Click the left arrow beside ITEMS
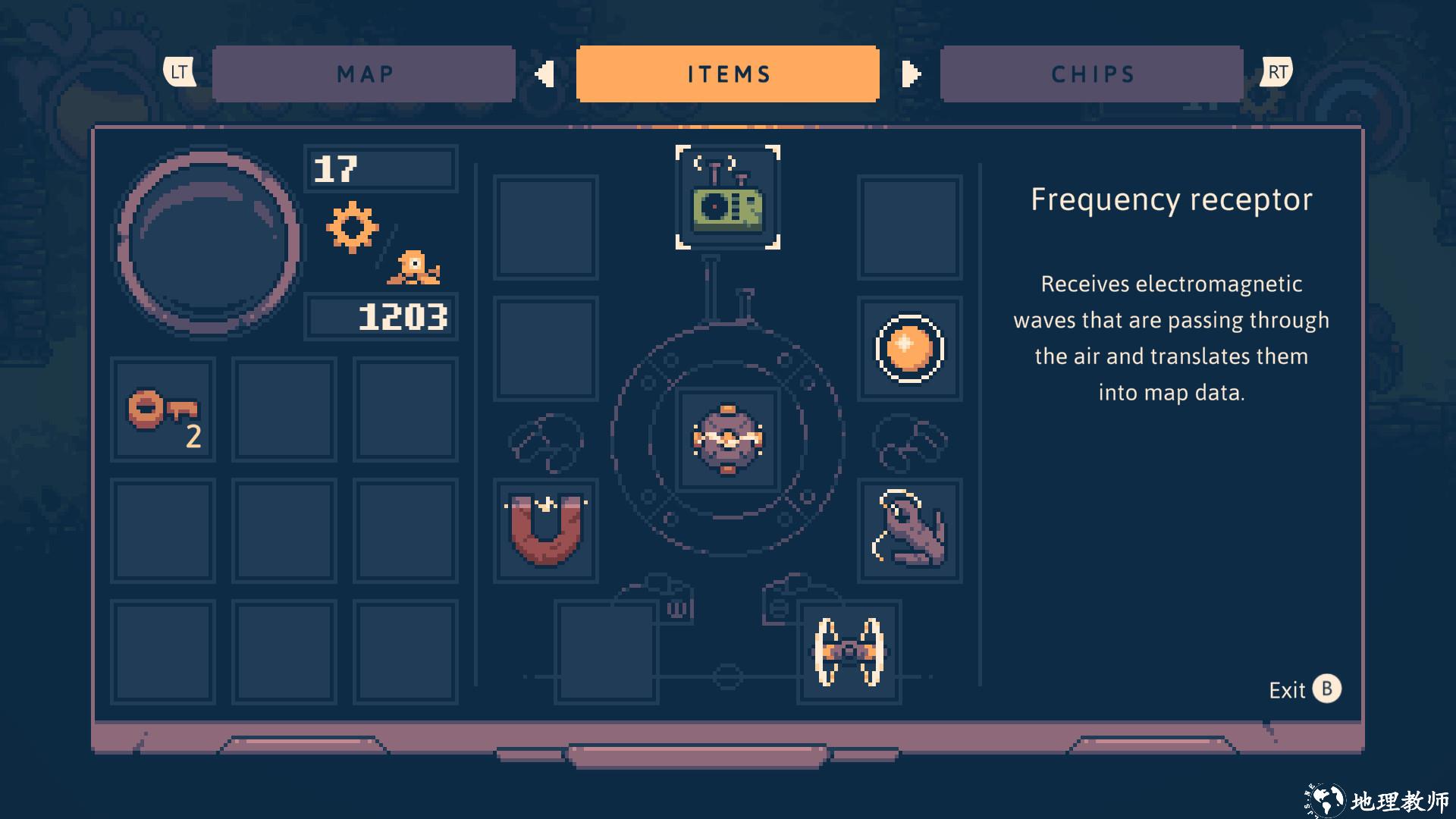Image resolution: width=1456 pixels, height=819 pixels. pyautogui.click(x=544, y=74)
